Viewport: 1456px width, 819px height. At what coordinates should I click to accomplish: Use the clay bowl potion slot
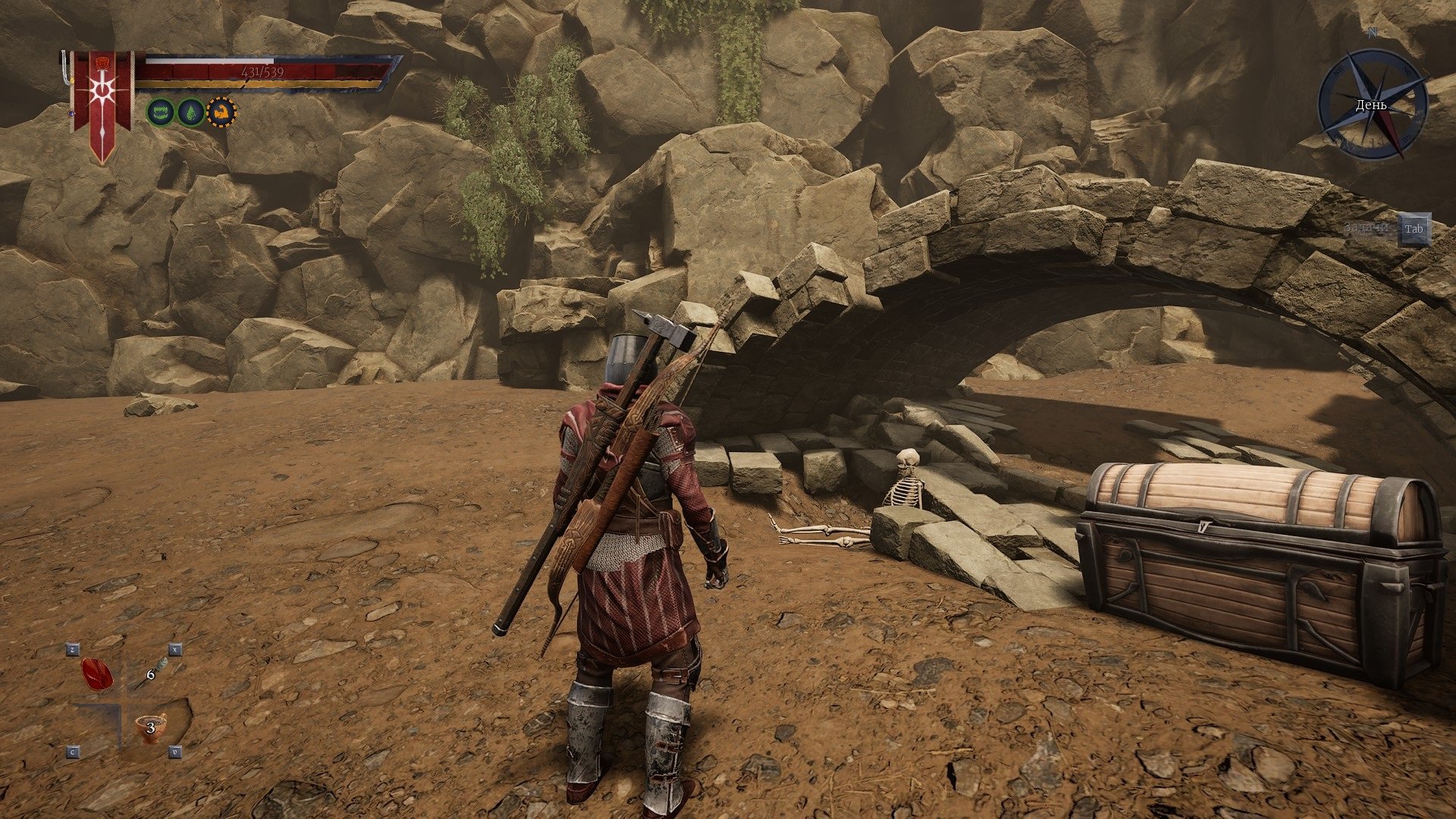coord(149,729)
